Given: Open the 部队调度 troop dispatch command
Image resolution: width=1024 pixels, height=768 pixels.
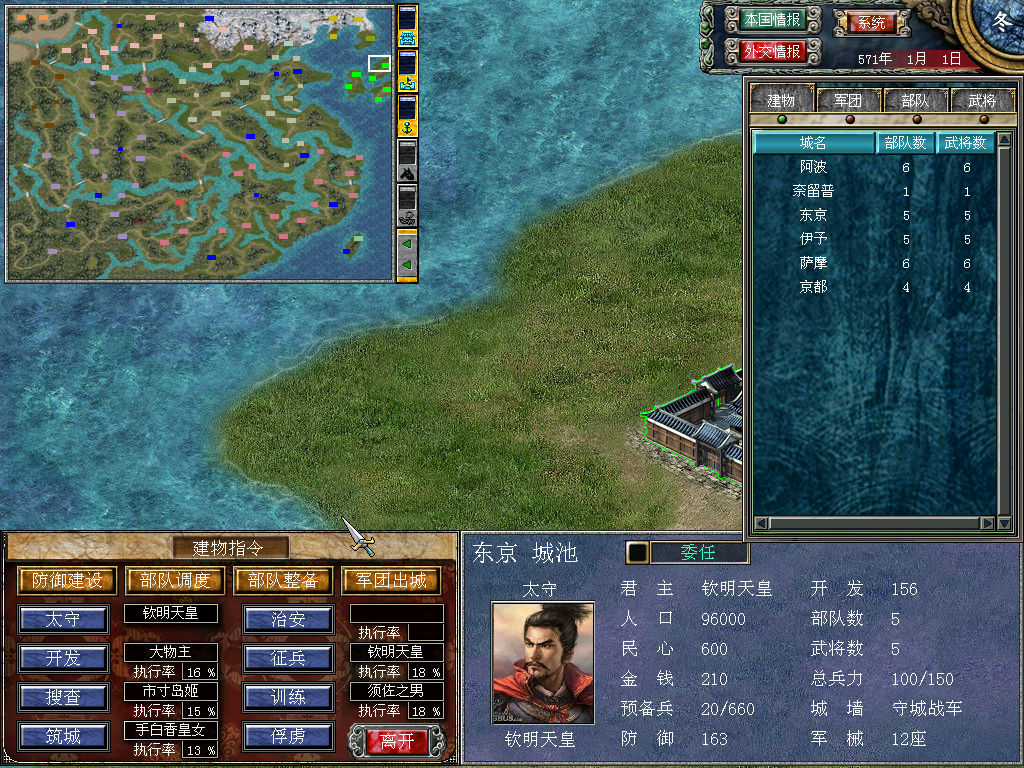Looking at the screenshot, I should tap(175, 581).
